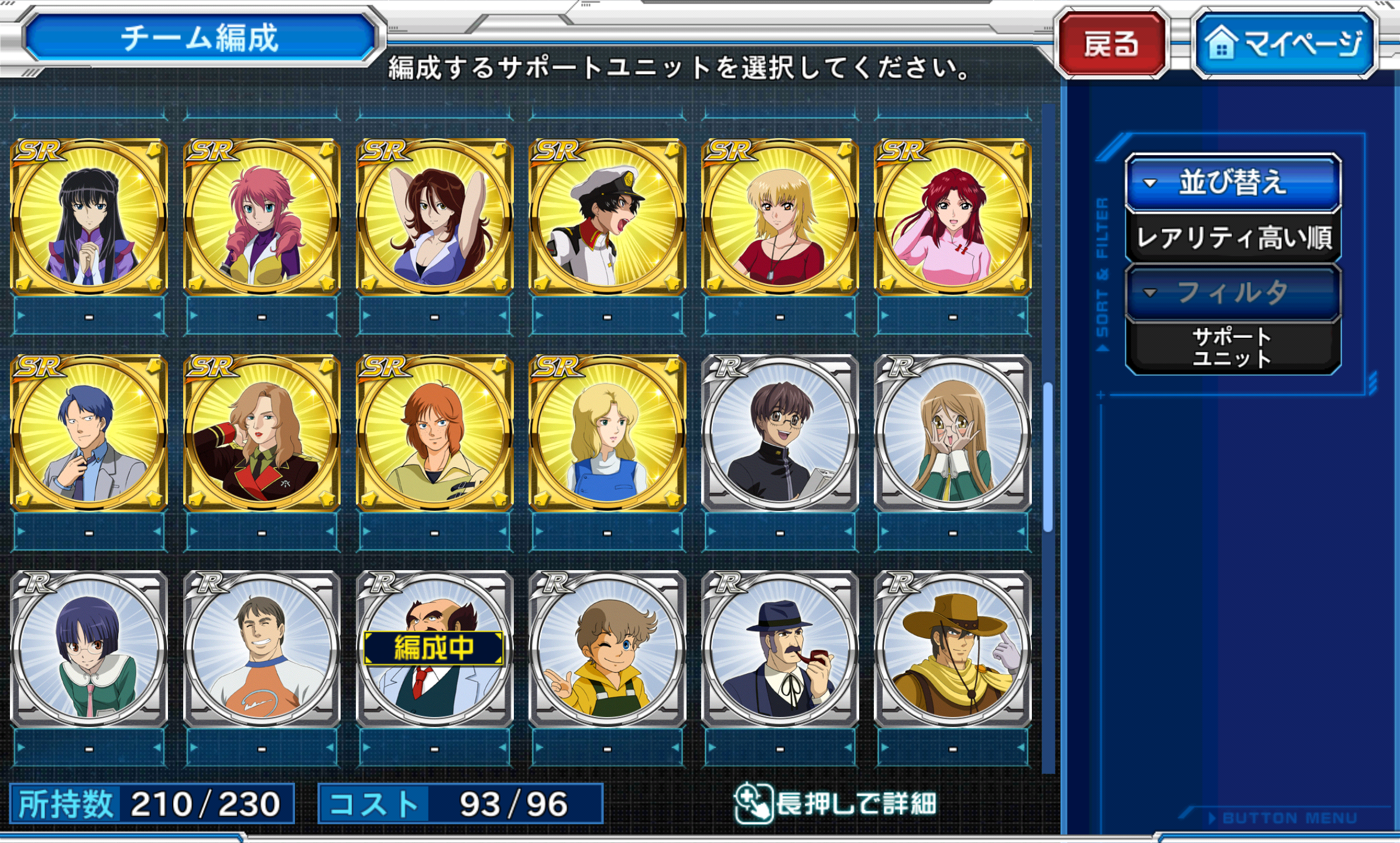Open マイページ home page
The width and height of the screenshot is (1400, 843).
tap(1285, 44)
